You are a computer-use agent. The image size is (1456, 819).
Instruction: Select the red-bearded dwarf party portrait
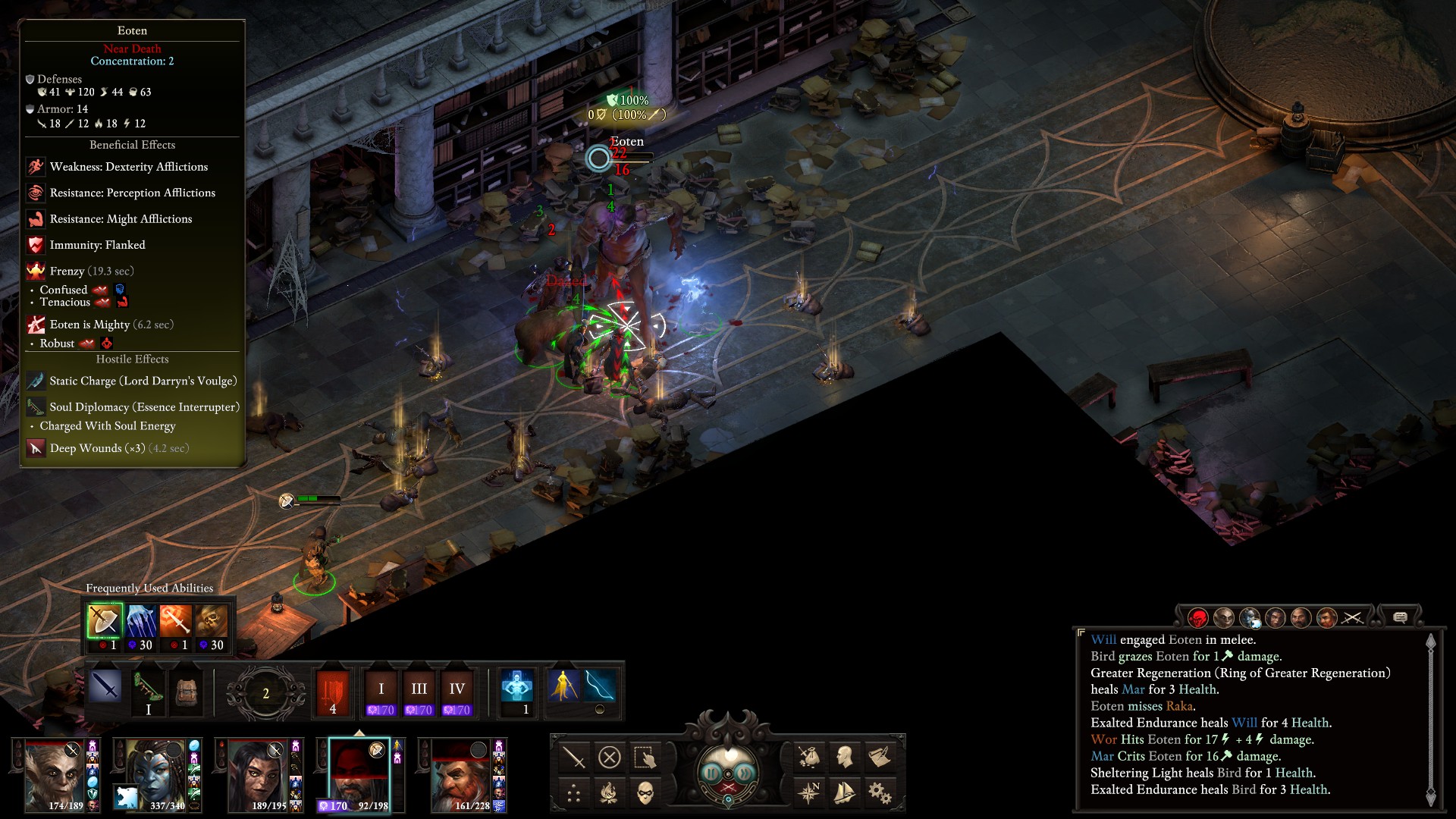pyautogui.click(x=461, y=775)
